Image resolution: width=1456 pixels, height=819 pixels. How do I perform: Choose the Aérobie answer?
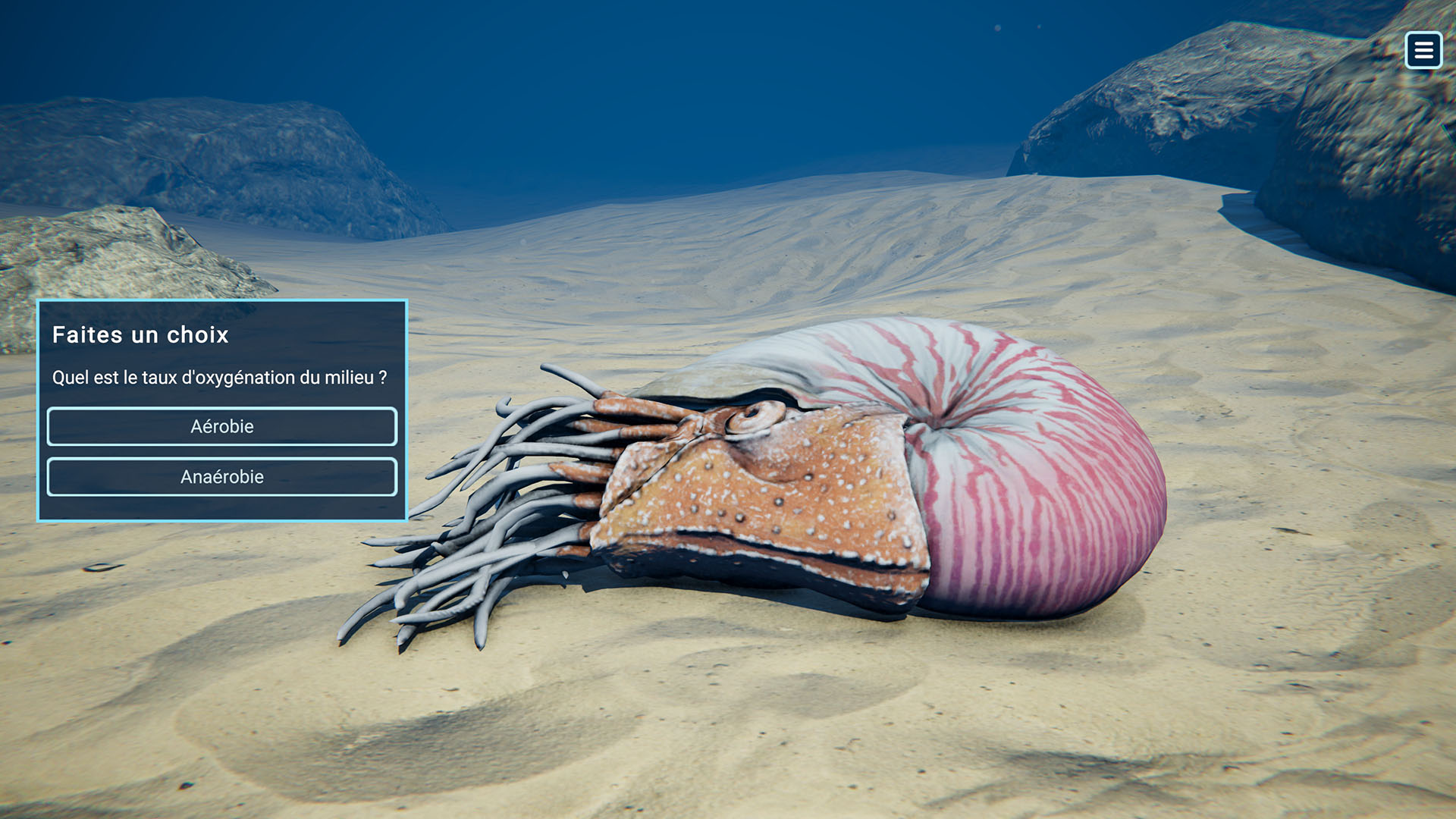[x=221, y=426]
